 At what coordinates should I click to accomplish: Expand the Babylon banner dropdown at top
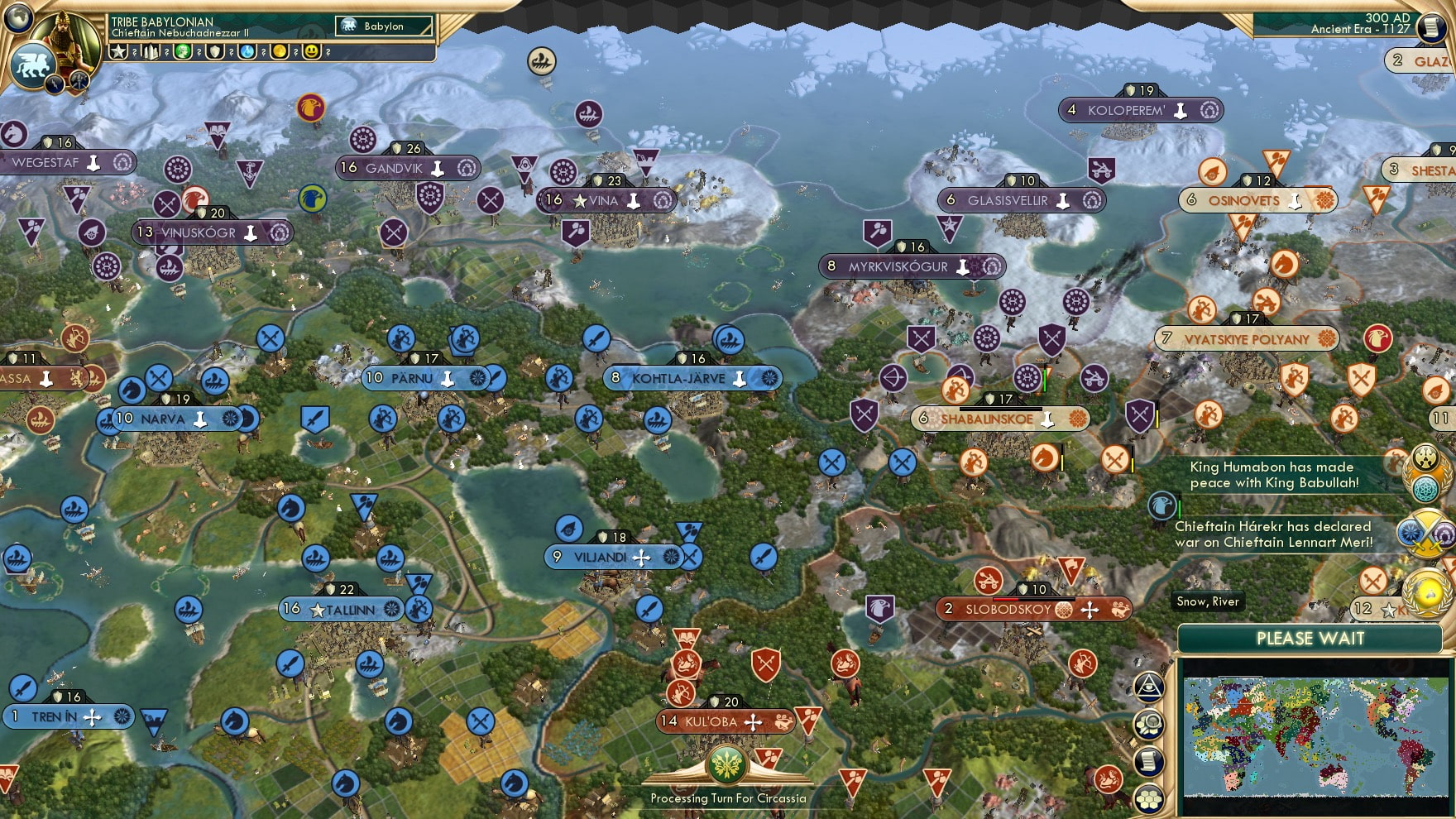point(382,26)
